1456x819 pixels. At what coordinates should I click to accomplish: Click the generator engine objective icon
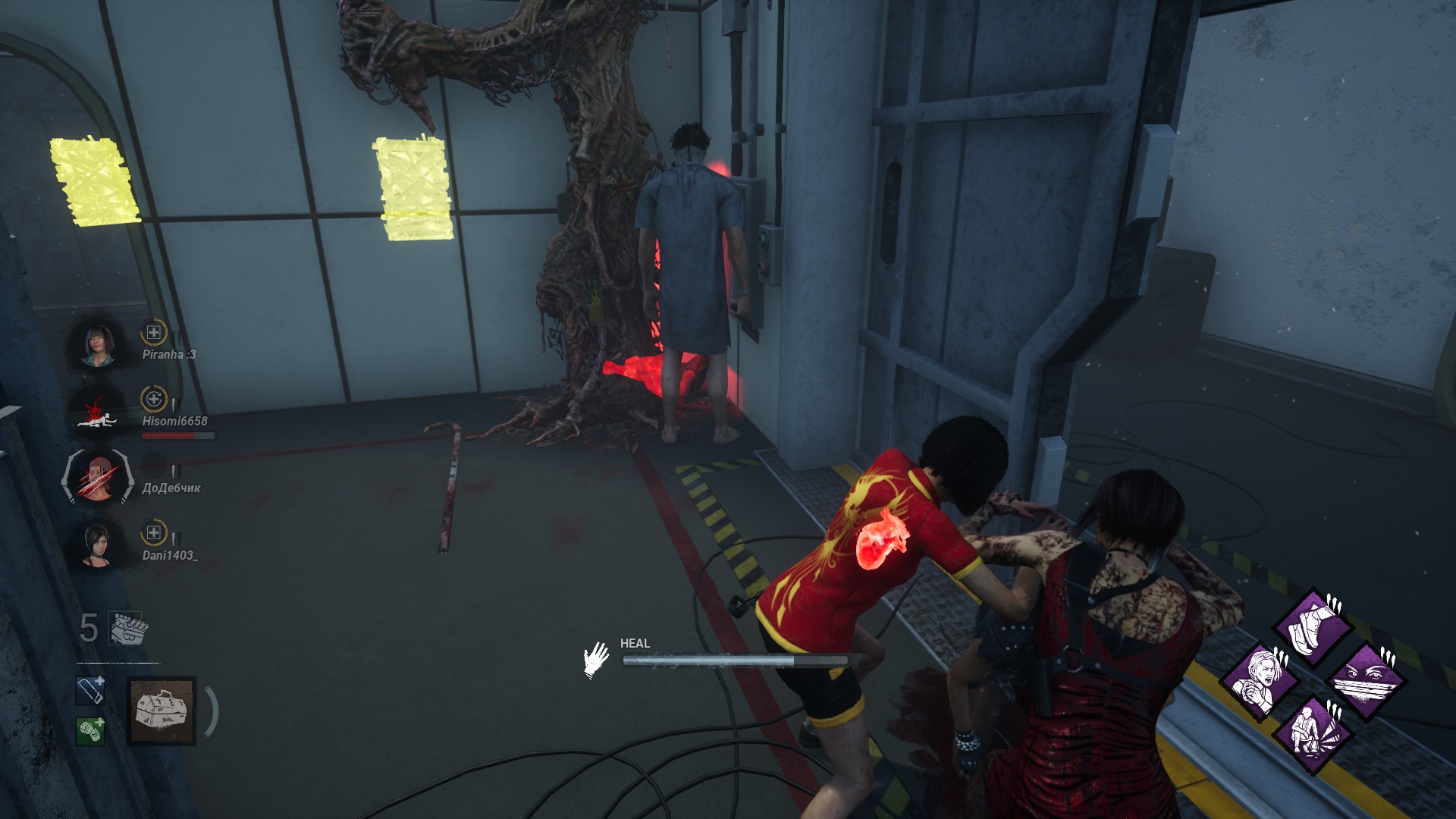(x=129, y=629)
